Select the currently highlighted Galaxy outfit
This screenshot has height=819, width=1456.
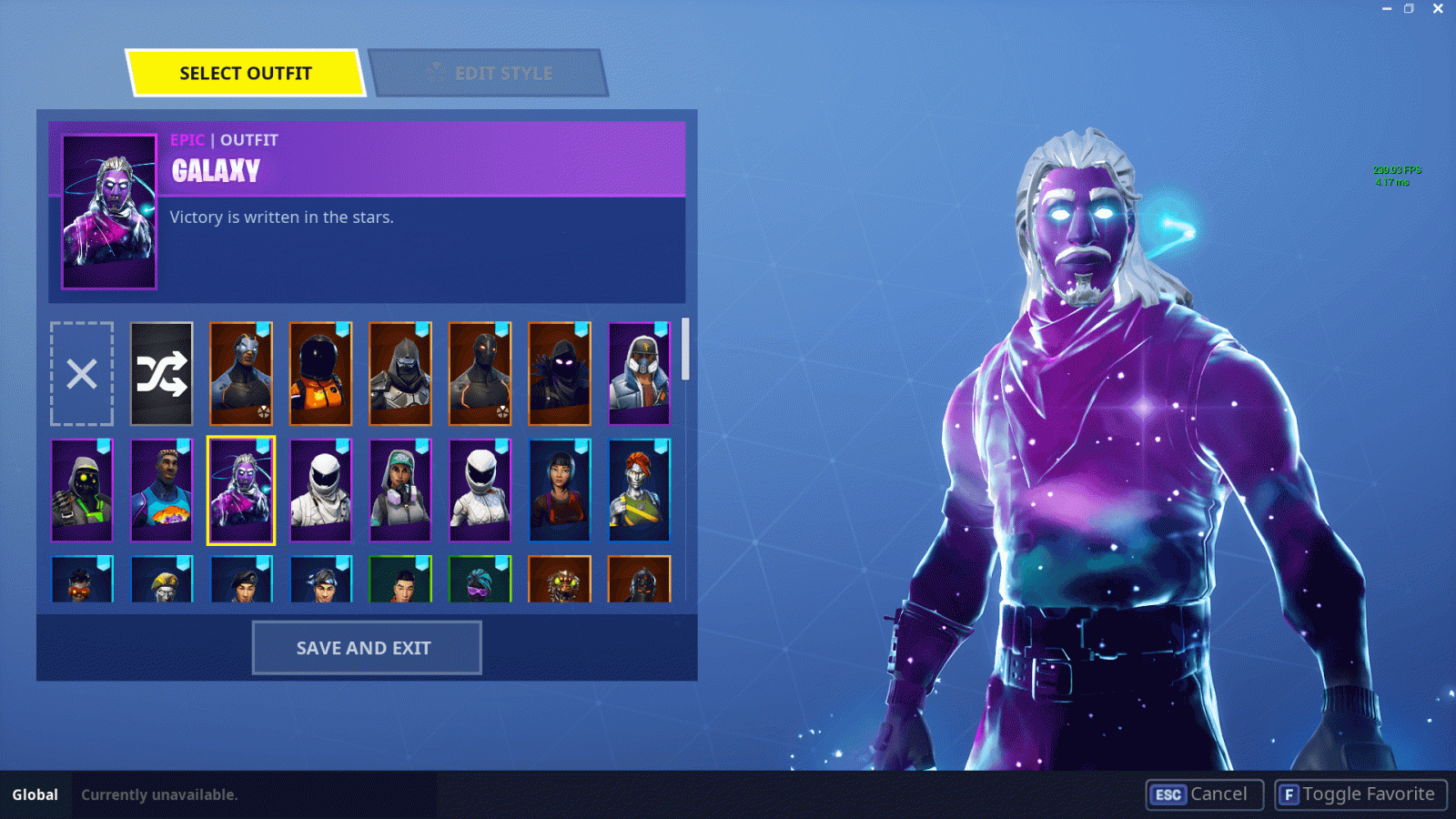[240, 490]
